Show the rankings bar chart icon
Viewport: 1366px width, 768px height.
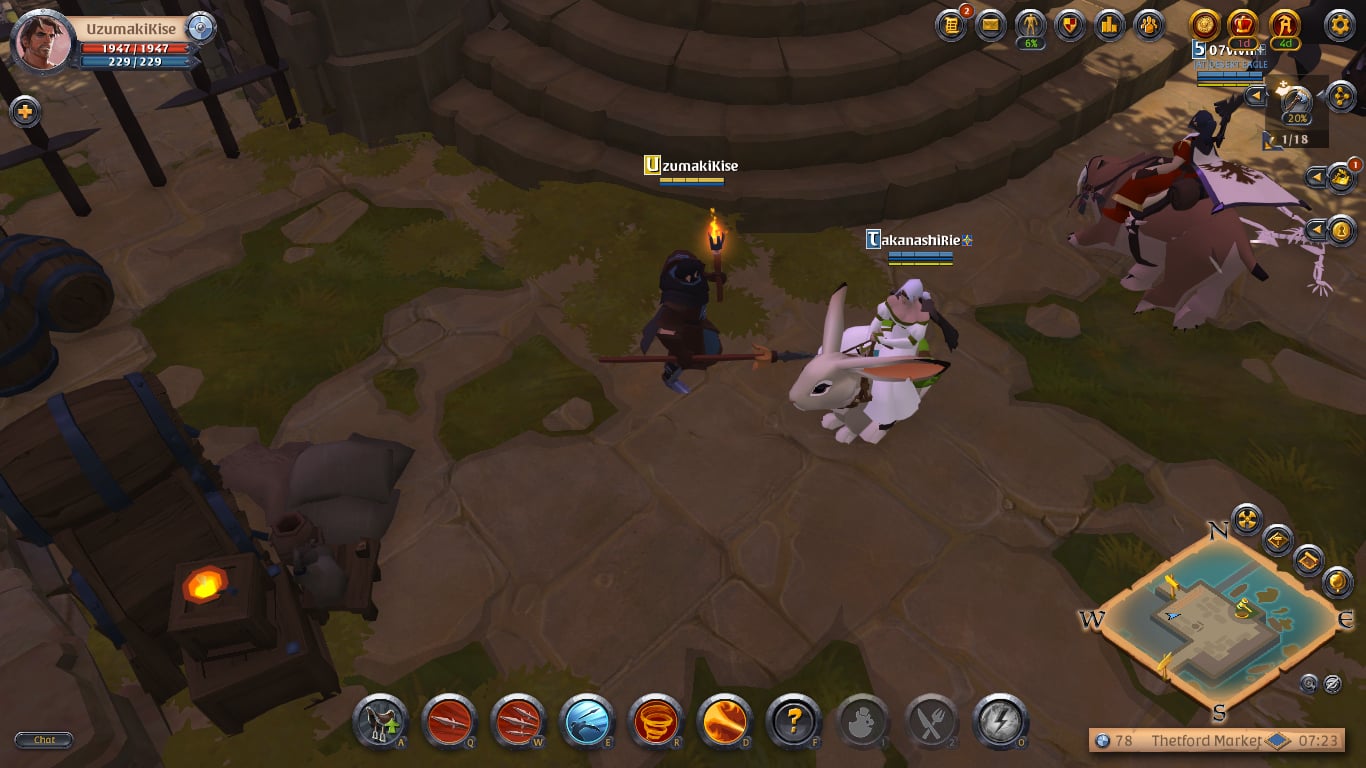coord(1109,26)
